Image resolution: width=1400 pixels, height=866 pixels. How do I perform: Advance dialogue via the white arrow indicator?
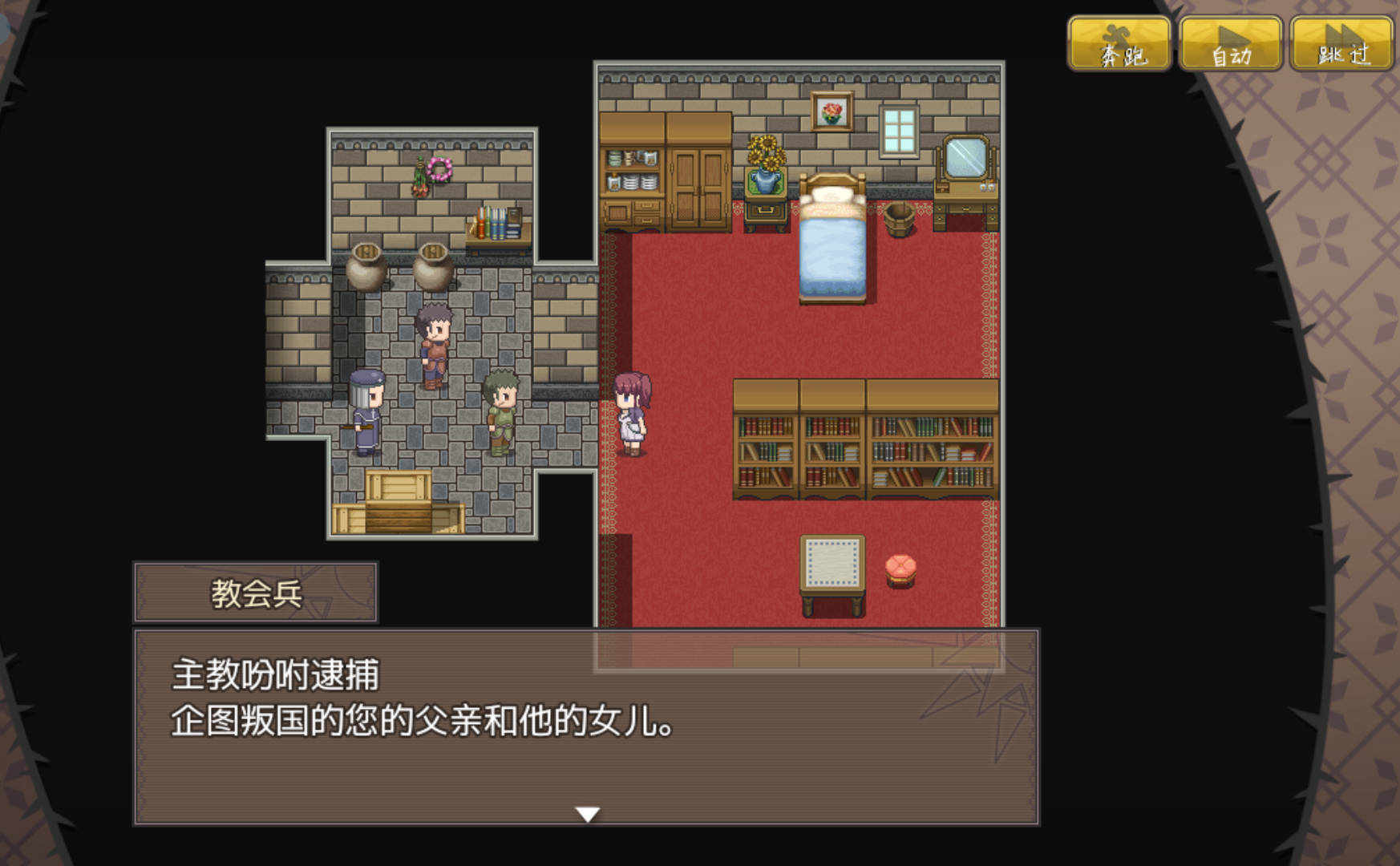pyautogui.click(x=588, y=814)
